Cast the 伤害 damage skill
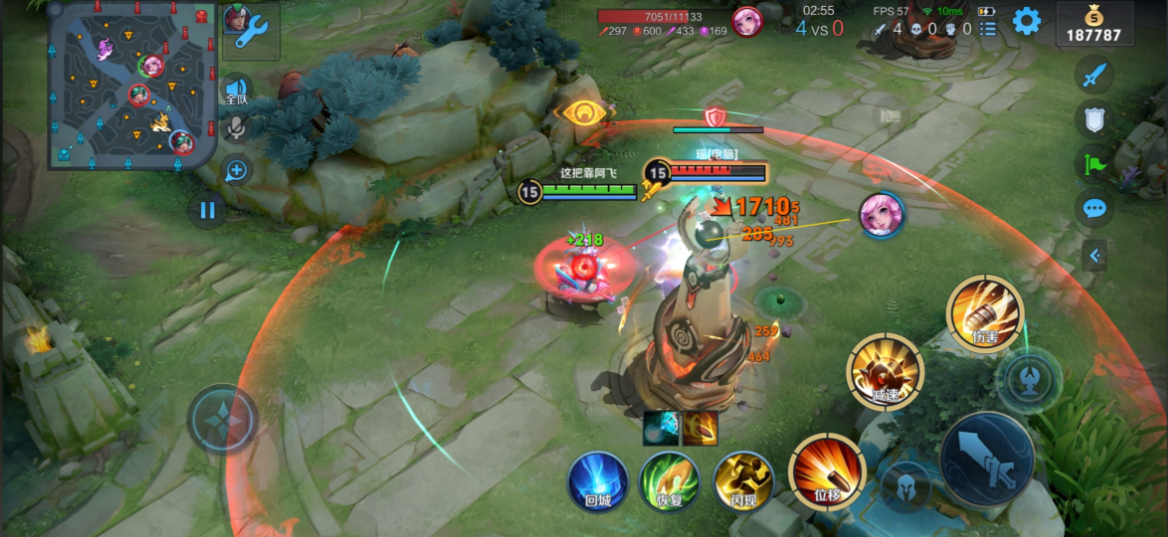The width and height of the screenshot is (1168, 537). [985, 314]
